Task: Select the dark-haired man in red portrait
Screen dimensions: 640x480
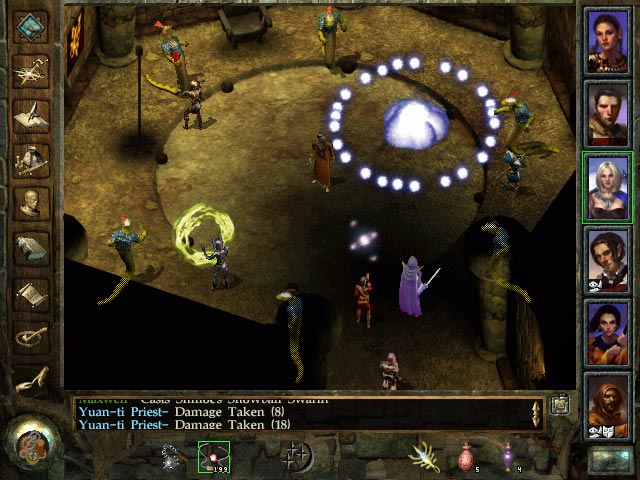Action: (608, 112)
